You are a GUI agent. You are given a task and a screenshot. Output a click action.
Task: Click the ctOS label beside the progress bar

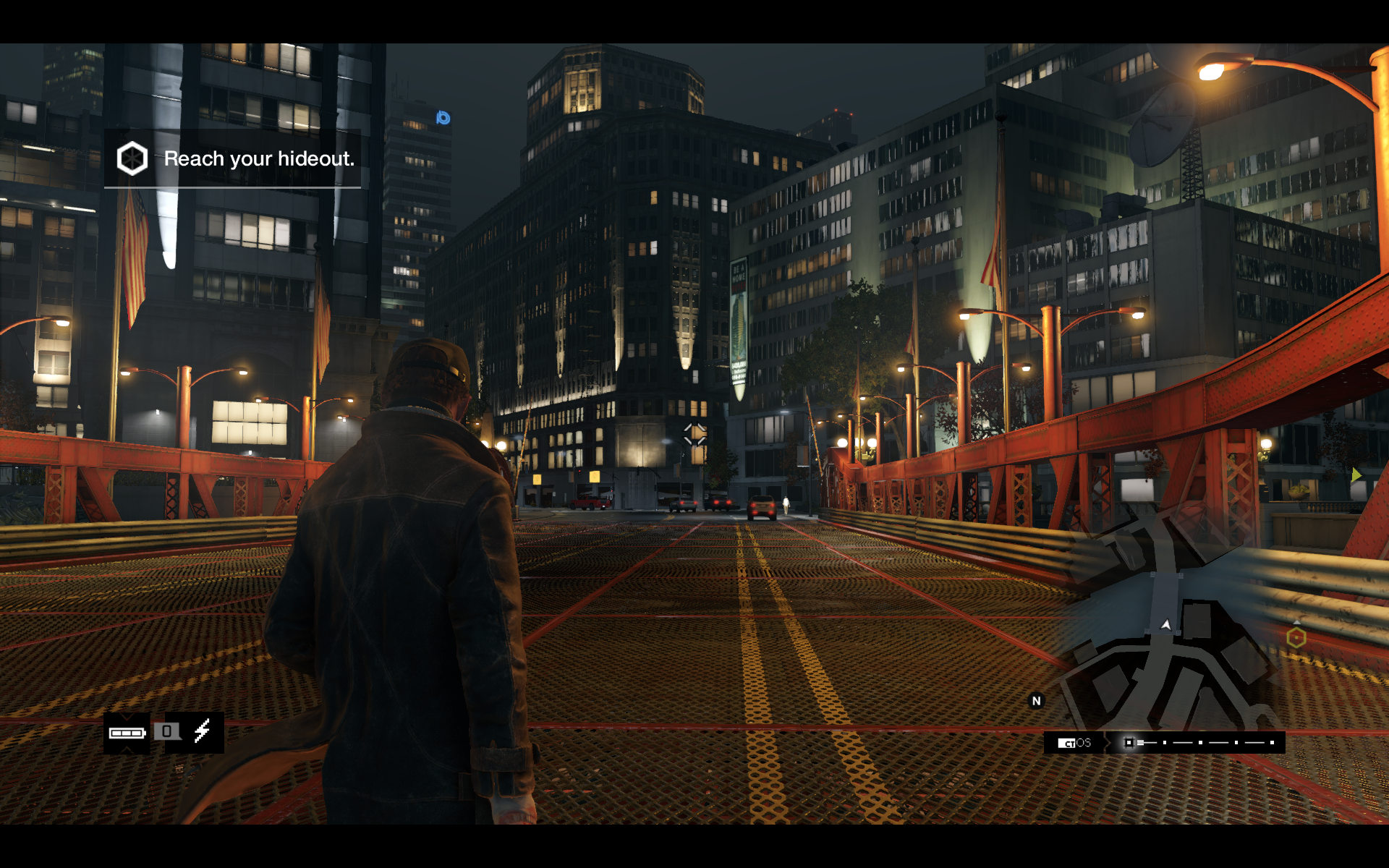pyautogui.click(x=1074, y=743)
